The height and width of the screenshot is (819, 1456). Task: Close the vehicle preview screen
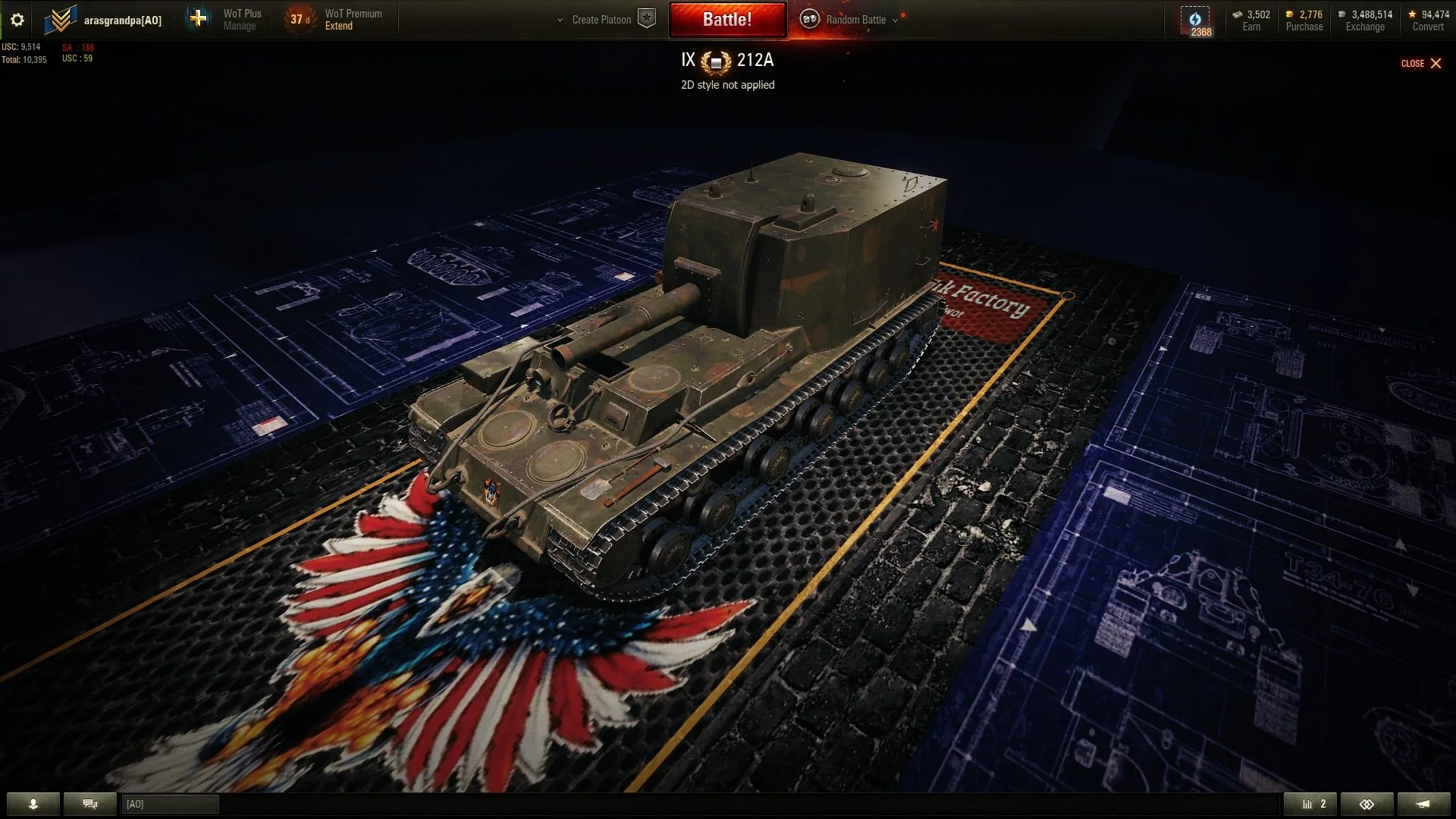pyautogui.click(x=1421, y=64)
